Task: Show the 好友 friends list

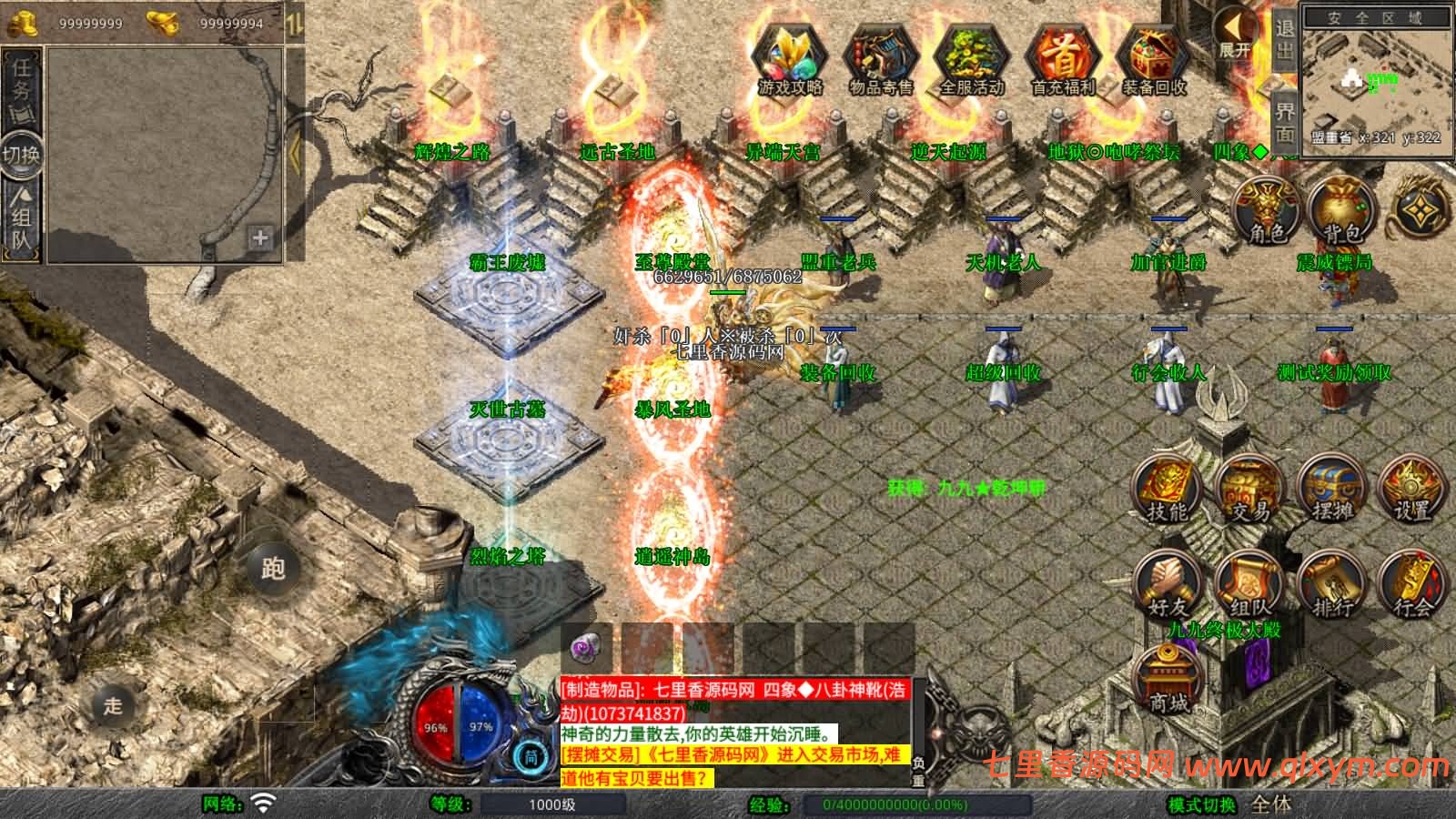Action: pyautogui.click(x=1168, y=585)
